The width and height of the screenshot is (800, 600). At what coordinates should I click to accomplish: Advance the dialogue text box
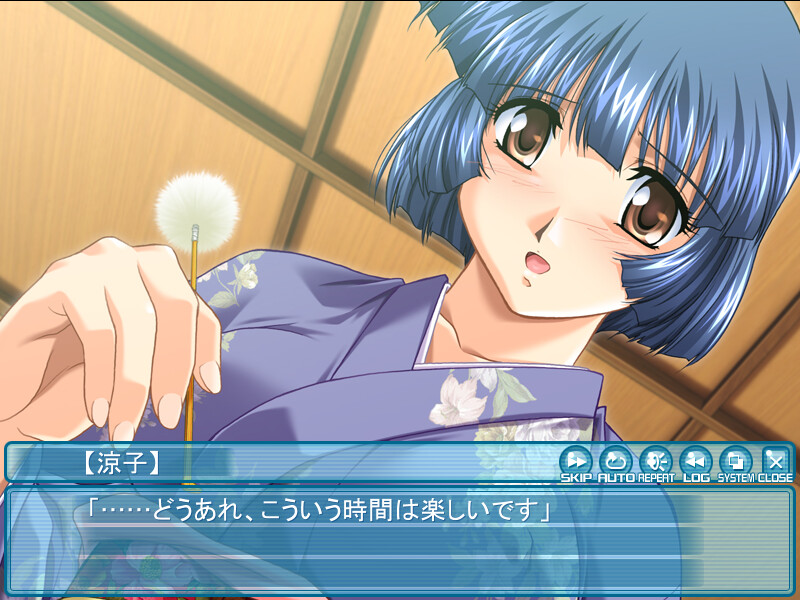click(400, 540)
